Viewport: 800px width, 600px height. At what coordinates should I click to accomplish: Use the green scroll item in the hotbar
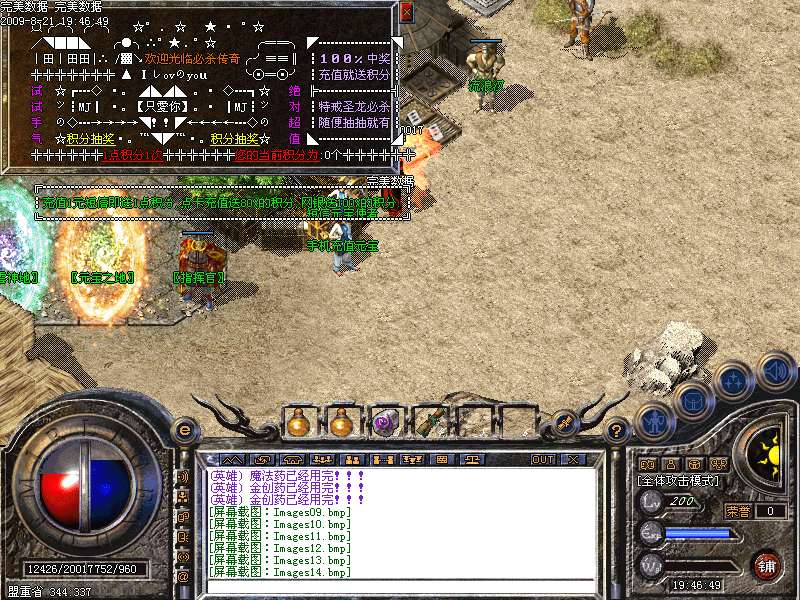[430, 423]
